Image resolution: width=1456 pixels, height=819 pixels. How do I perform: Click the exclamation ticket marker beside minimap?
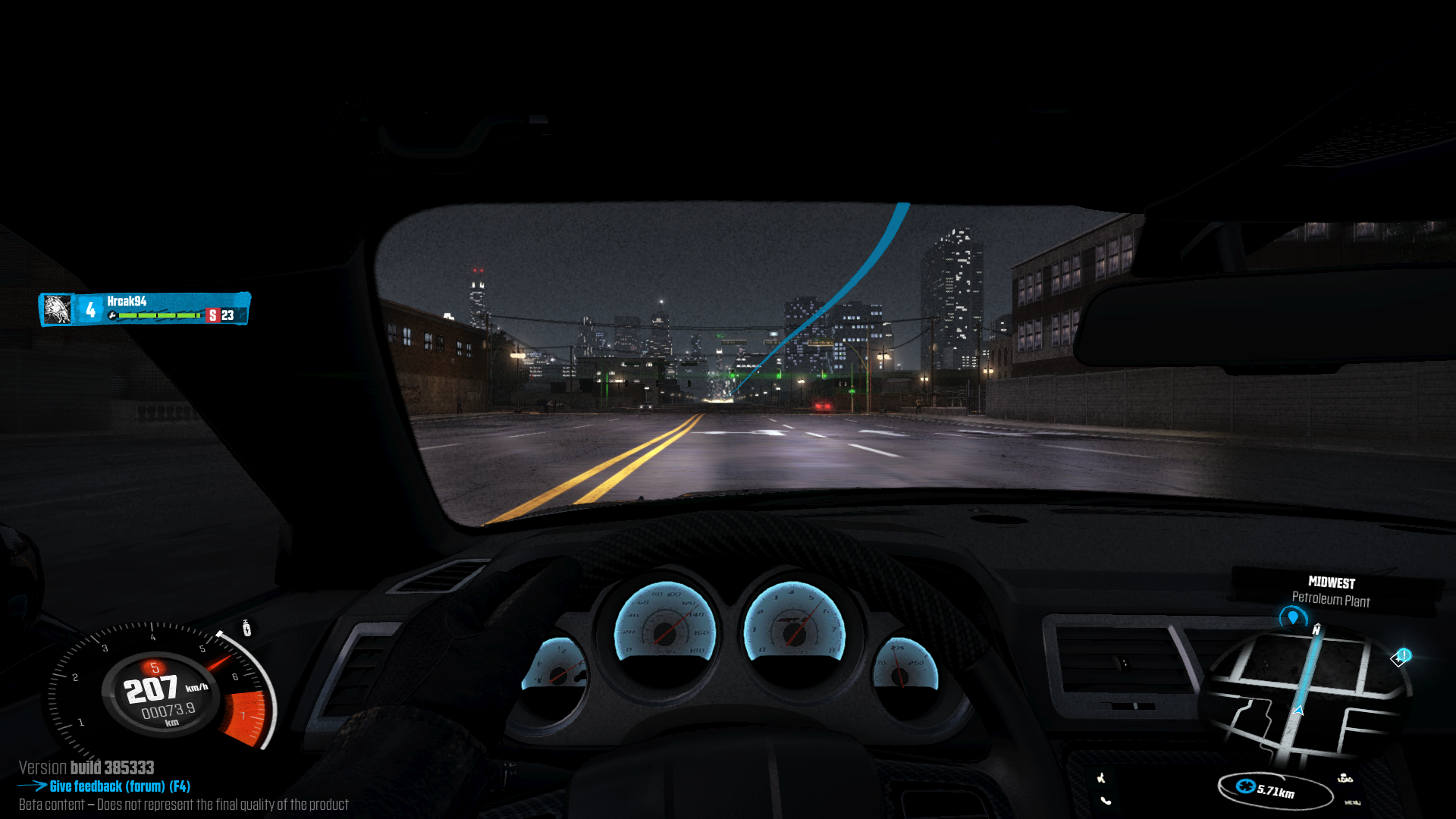[1401, 657]
